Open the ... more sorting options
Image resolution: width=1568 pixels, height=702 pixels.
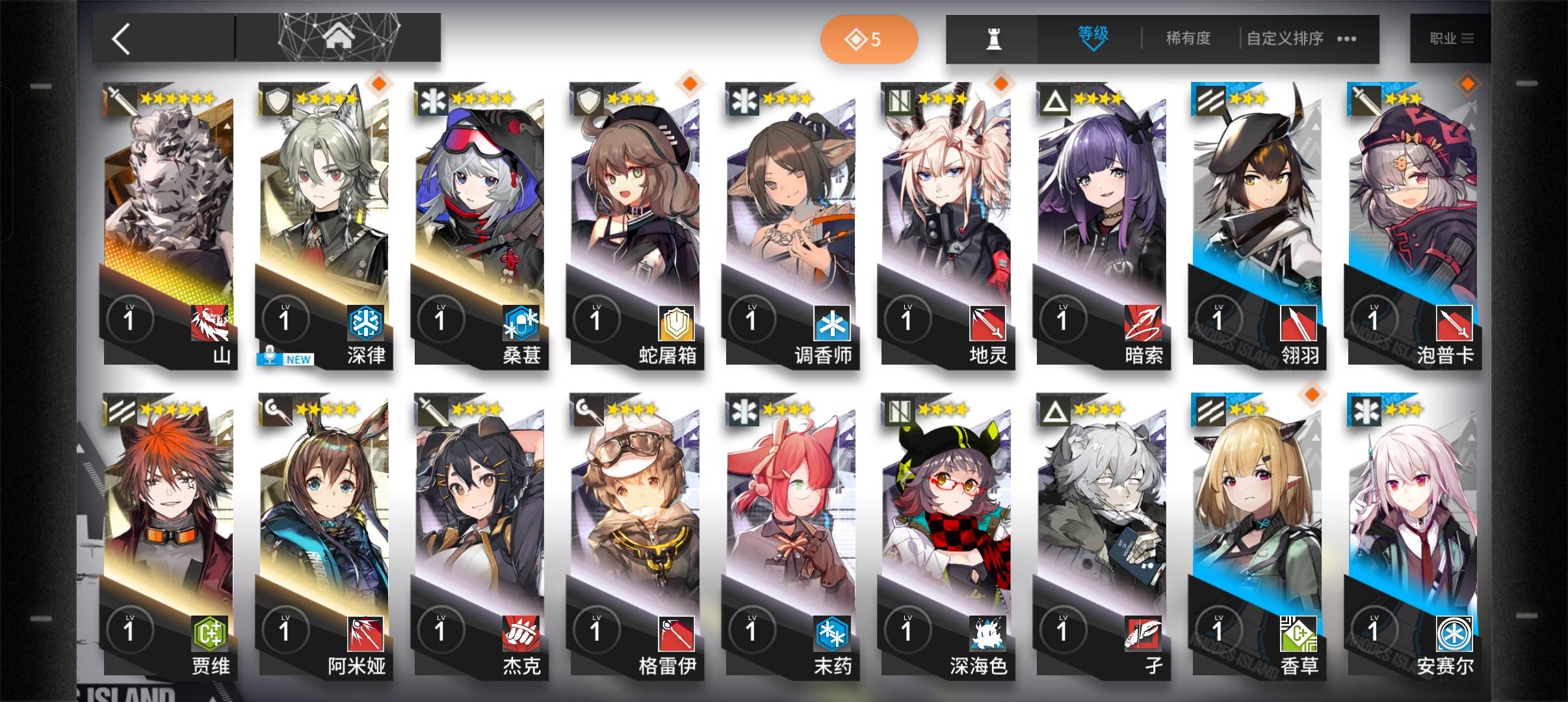1348,39
